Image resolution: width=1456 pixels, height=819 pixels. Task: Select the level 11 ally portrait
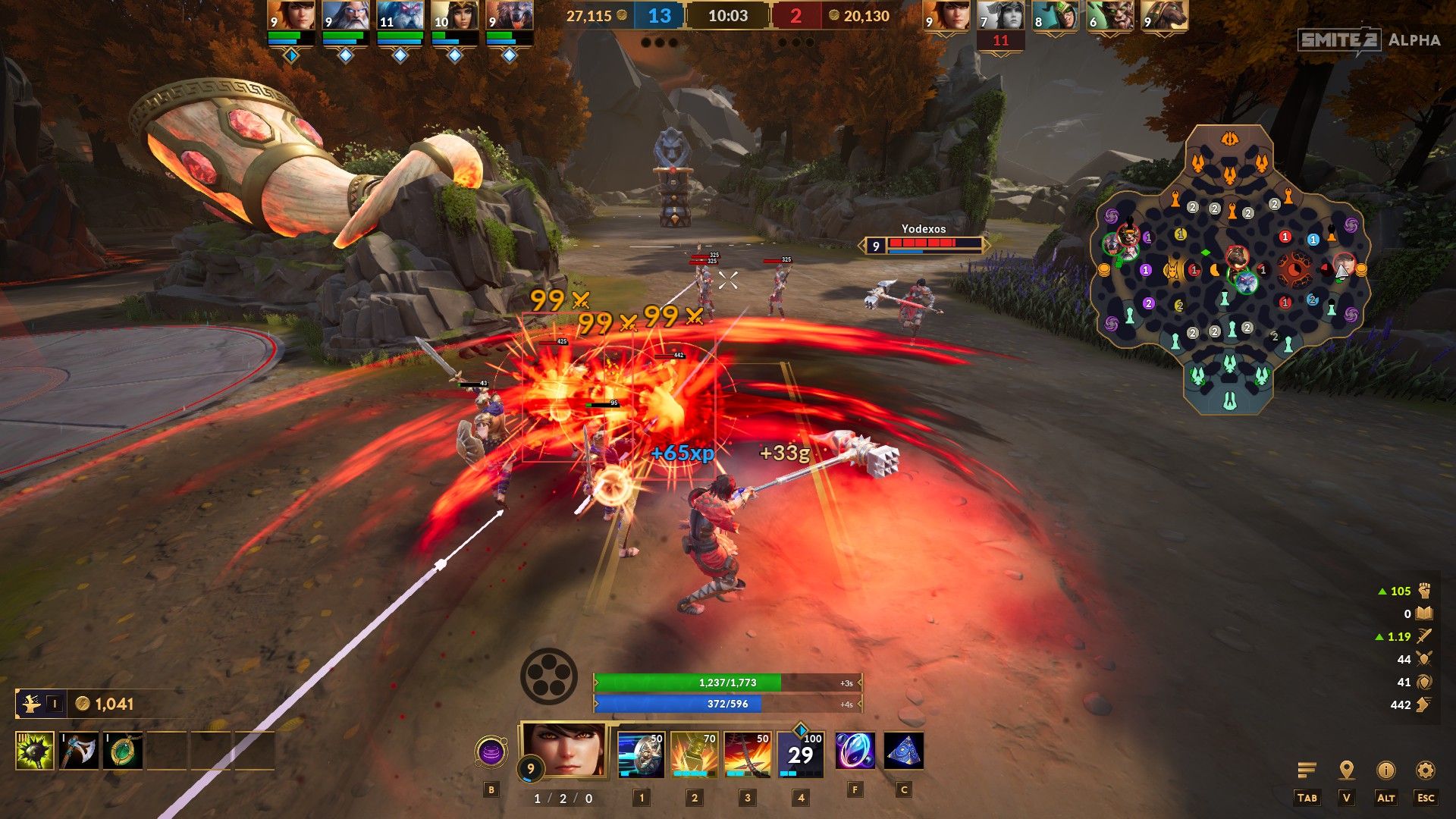400,15
